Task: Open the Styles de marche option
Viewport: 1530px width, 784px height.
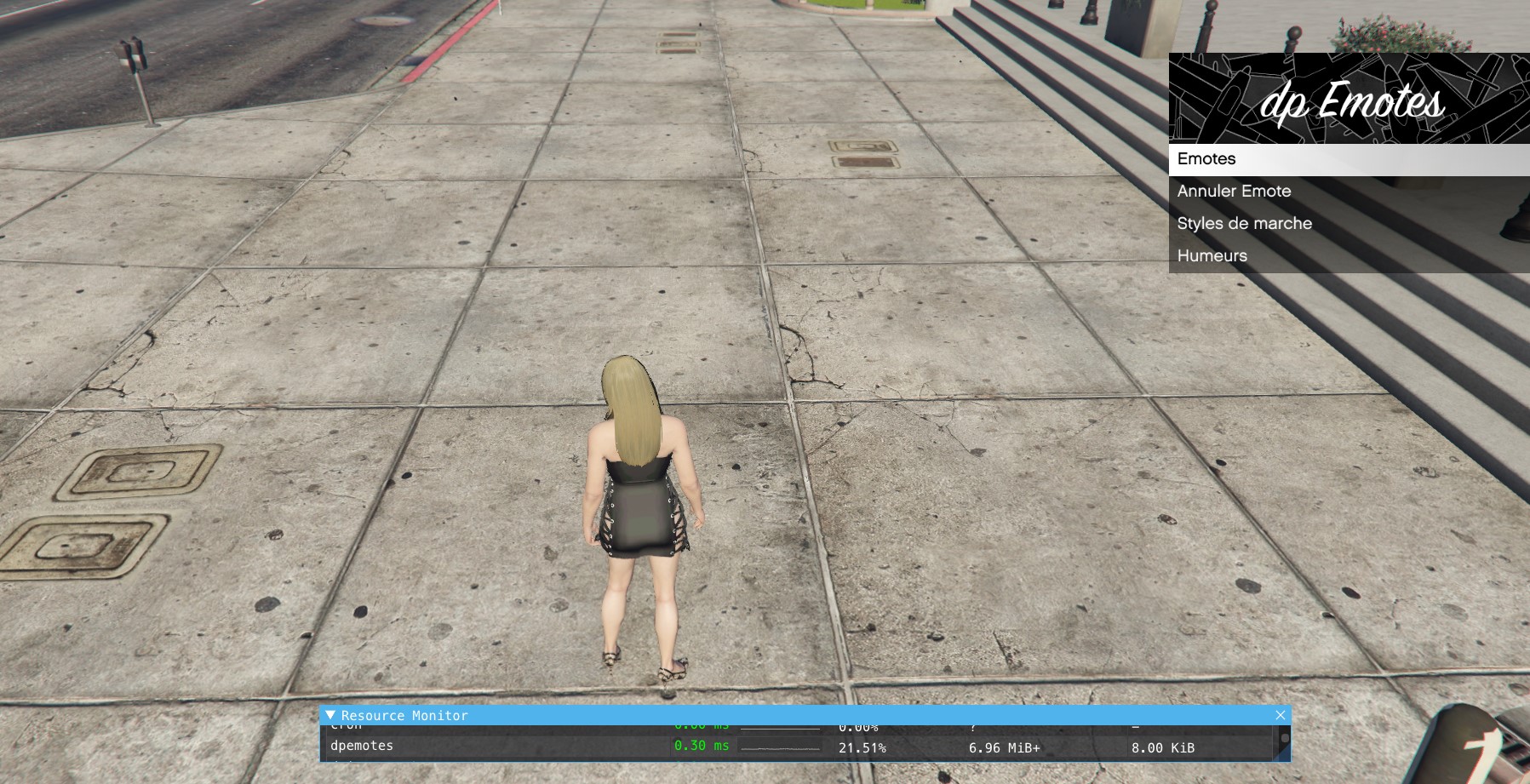Action: 1244,223
